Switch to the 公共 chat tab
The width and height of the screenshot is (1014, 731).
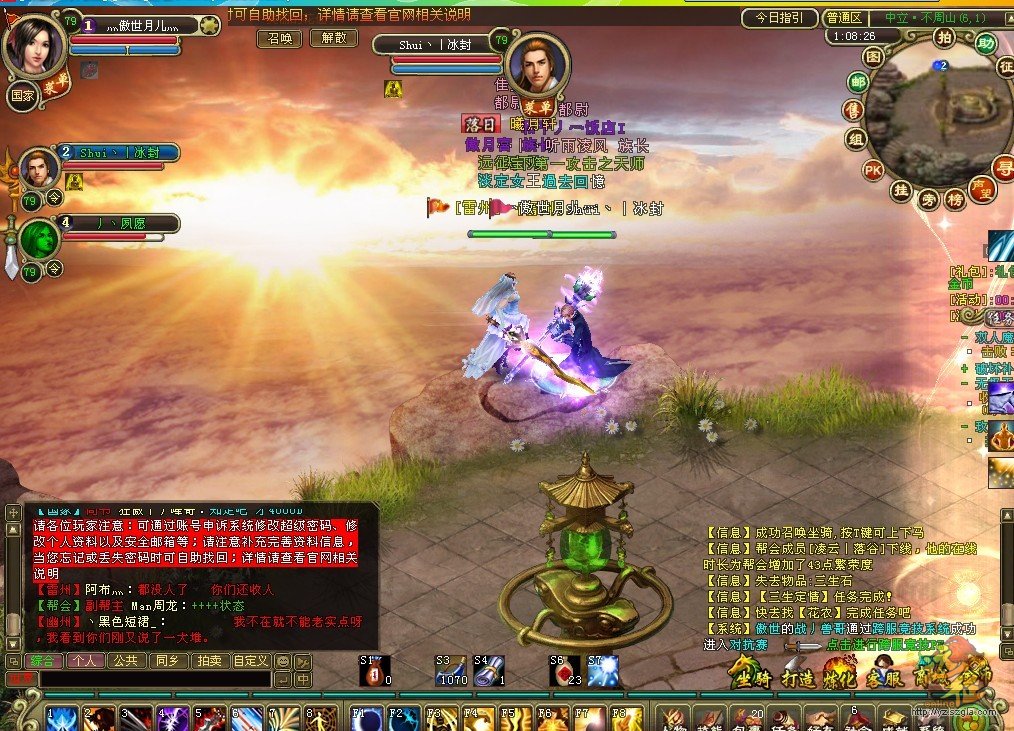coord(124,661)
